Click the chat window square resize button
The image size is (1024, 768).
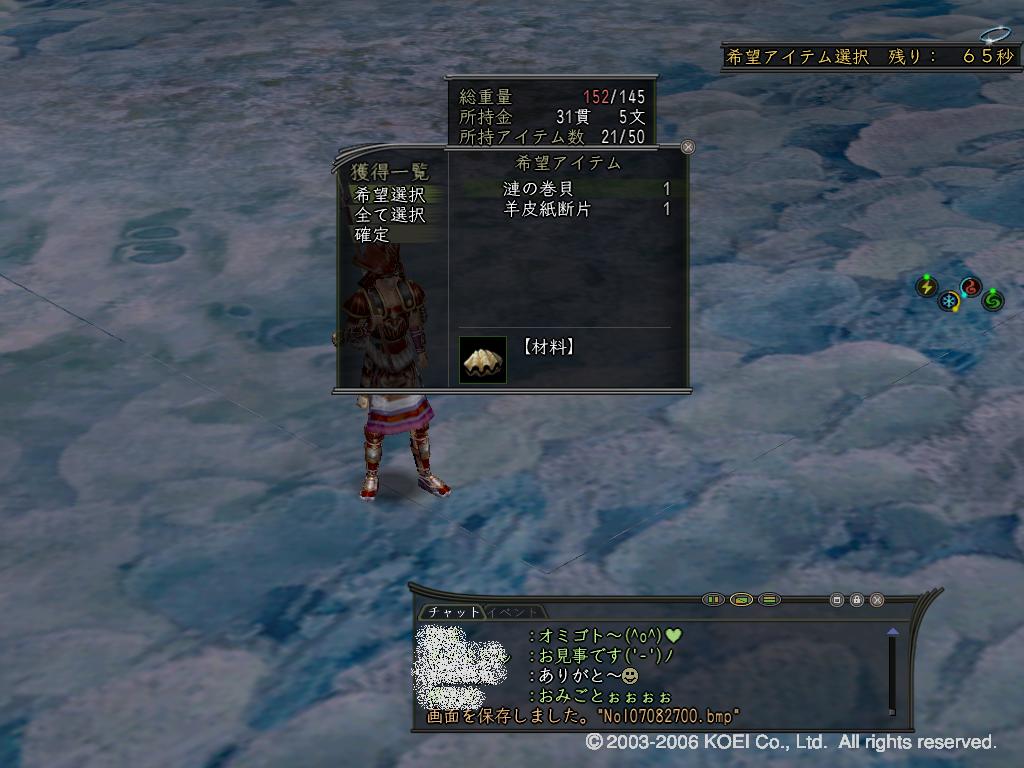(x=837, y=600)
